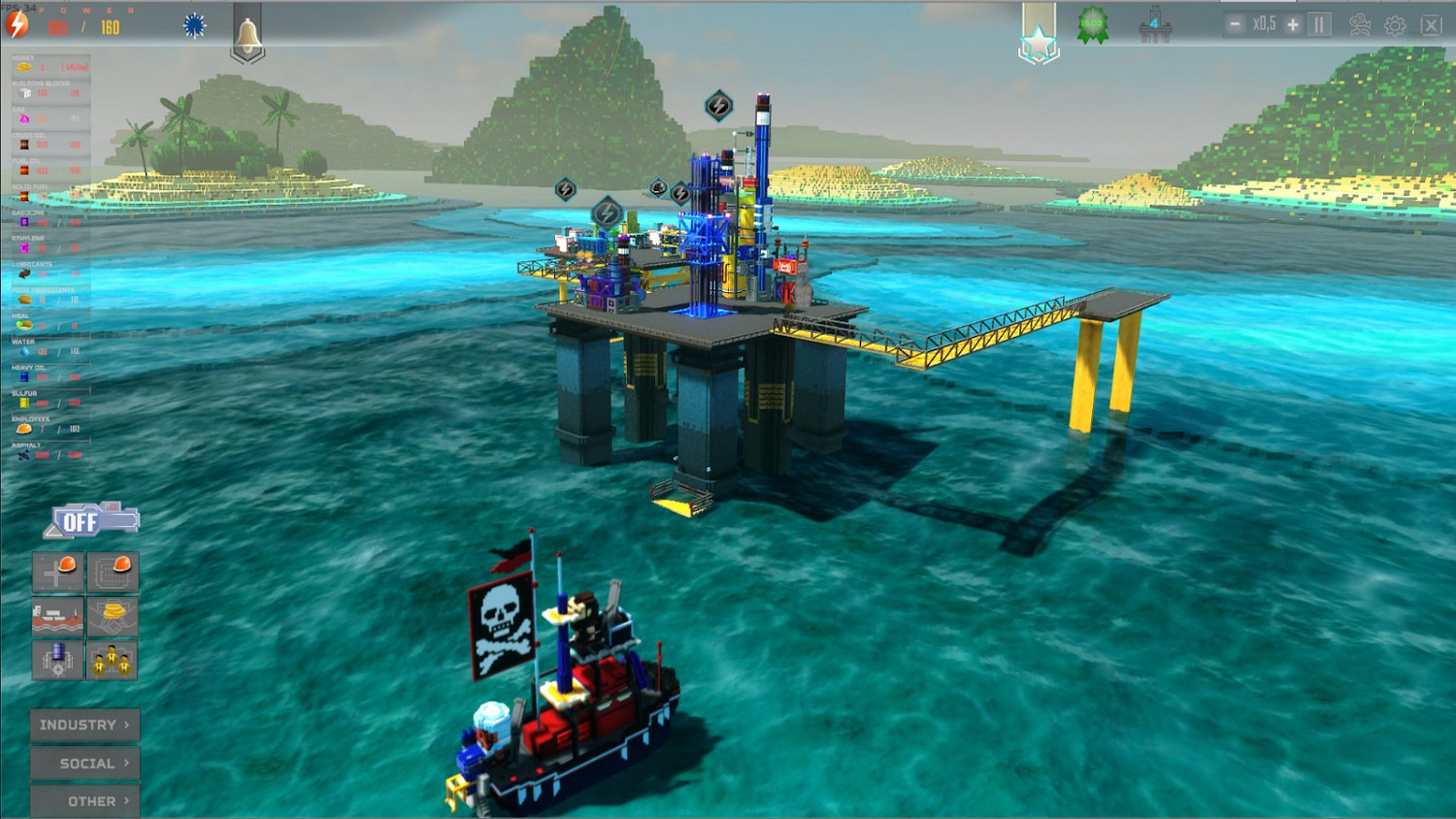Screen dimensions: 1456x819
Task: Expand the INDUSTRY category
Action: click(83, 724)
